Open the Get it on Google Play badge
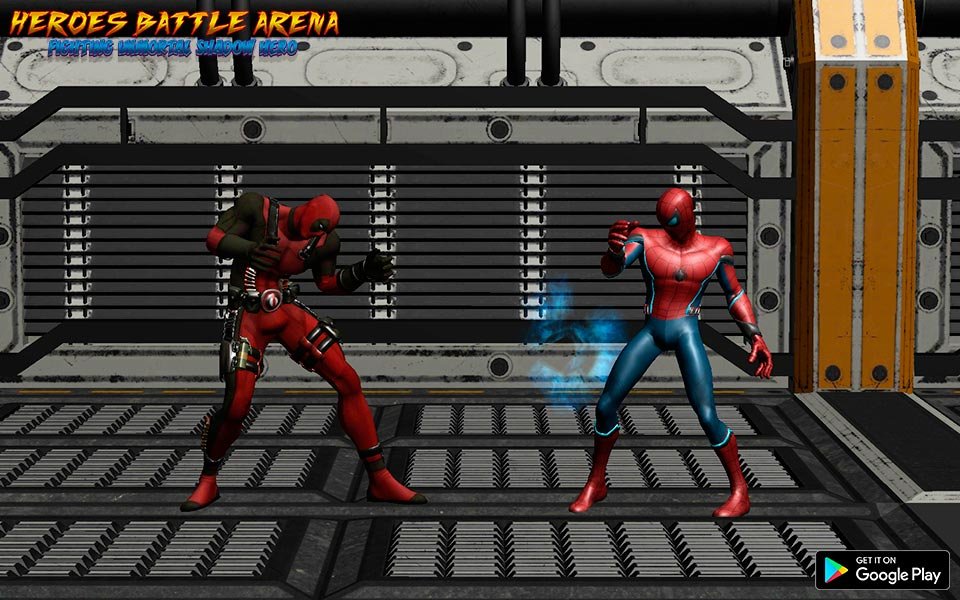 click(882, 570)
